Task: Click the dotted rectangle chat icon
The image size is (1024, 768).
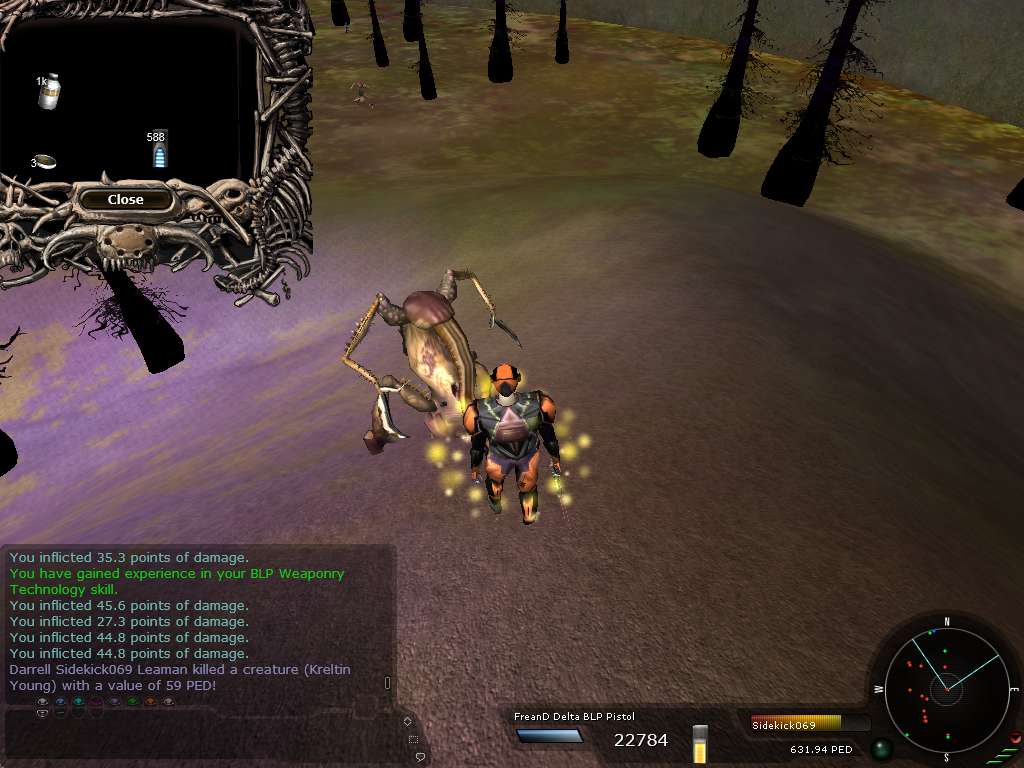Action: 413,739
